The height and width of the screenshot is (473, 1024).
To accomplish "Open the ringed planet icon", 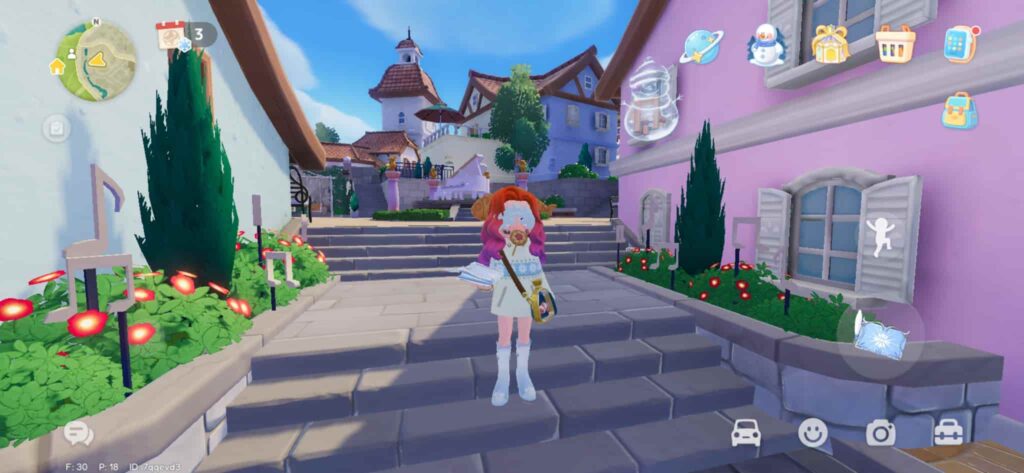I will 701,46.
